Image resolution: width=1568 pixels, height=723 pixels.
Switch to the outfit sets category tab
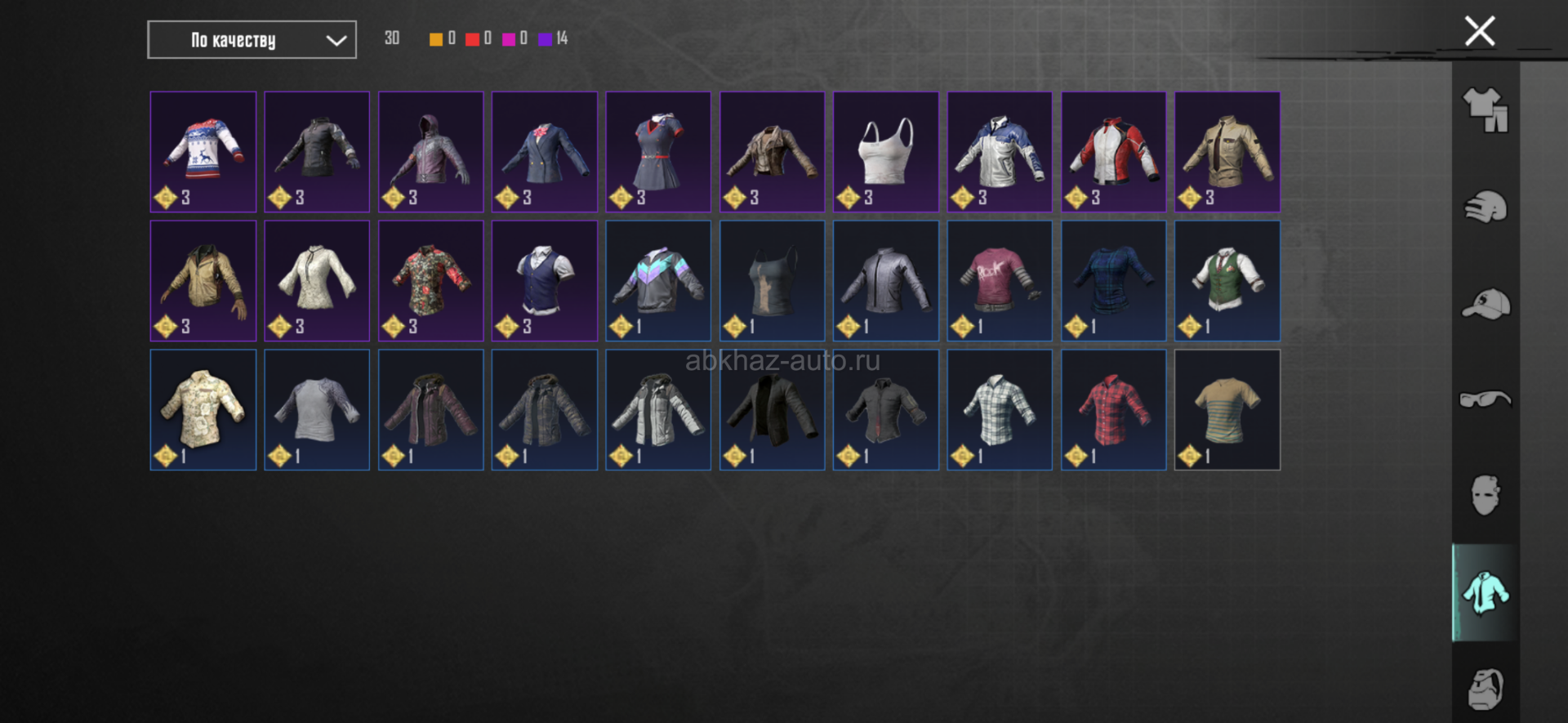(1486, 110)
